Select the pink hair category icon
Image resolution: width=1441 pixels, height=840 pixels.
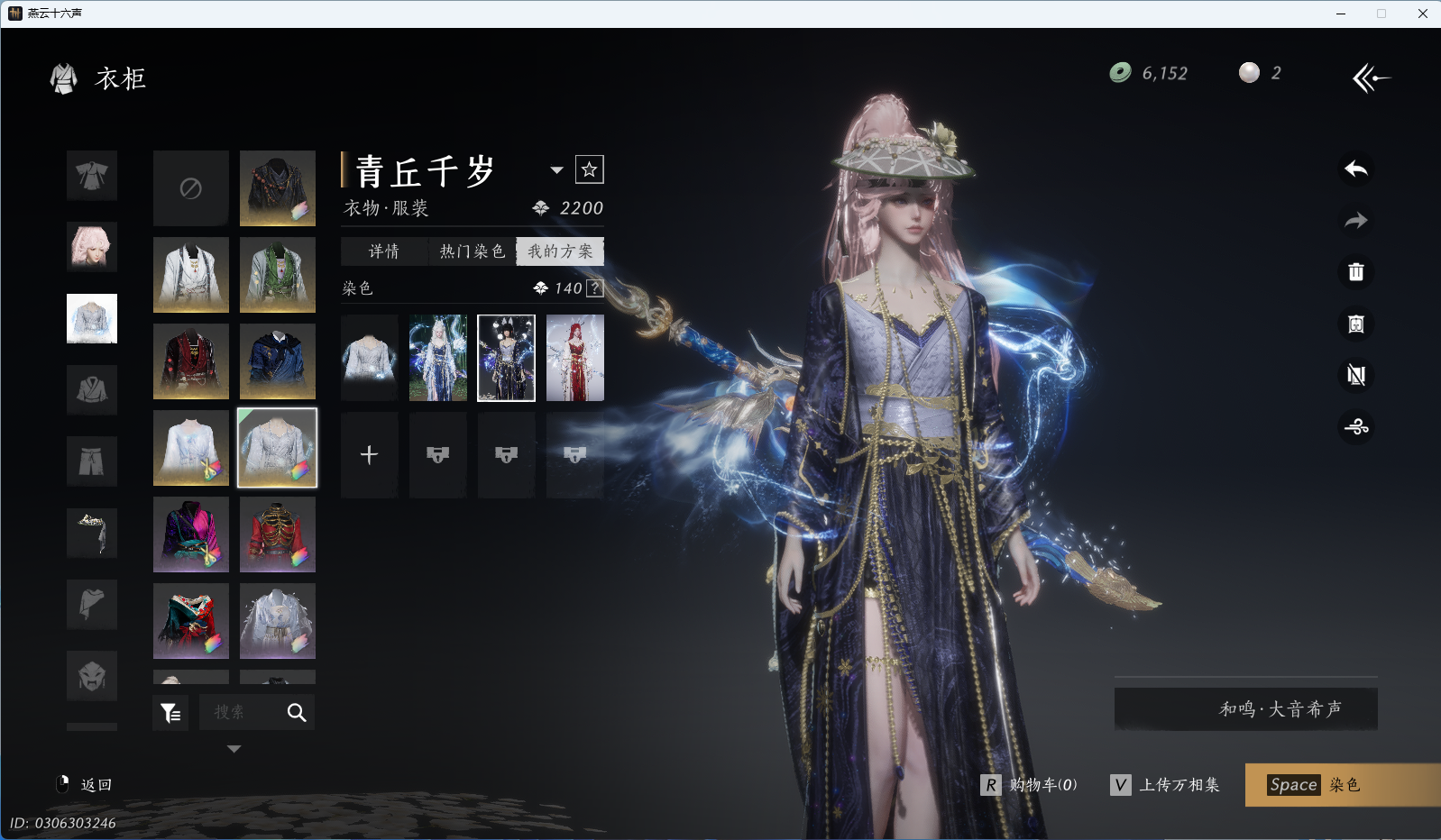[92, 247]
